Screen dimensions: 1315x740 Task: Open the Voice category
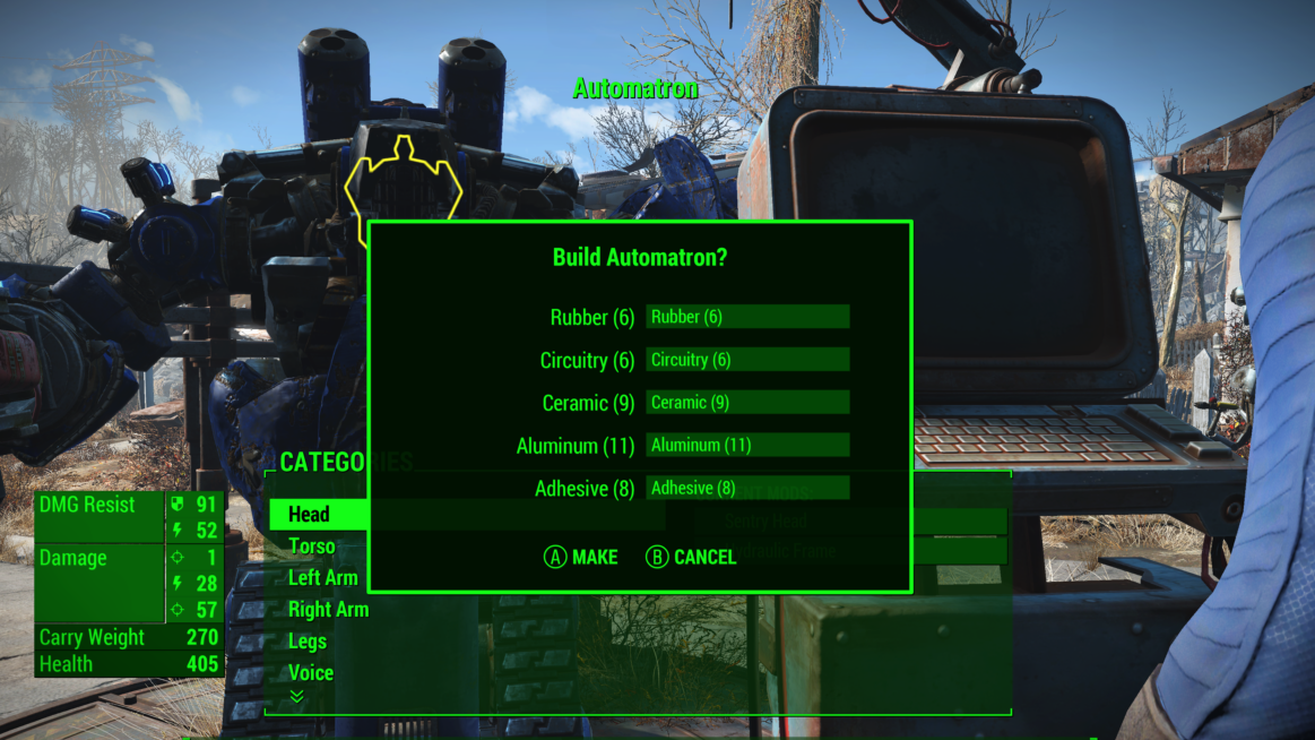[x=310, y=673]
